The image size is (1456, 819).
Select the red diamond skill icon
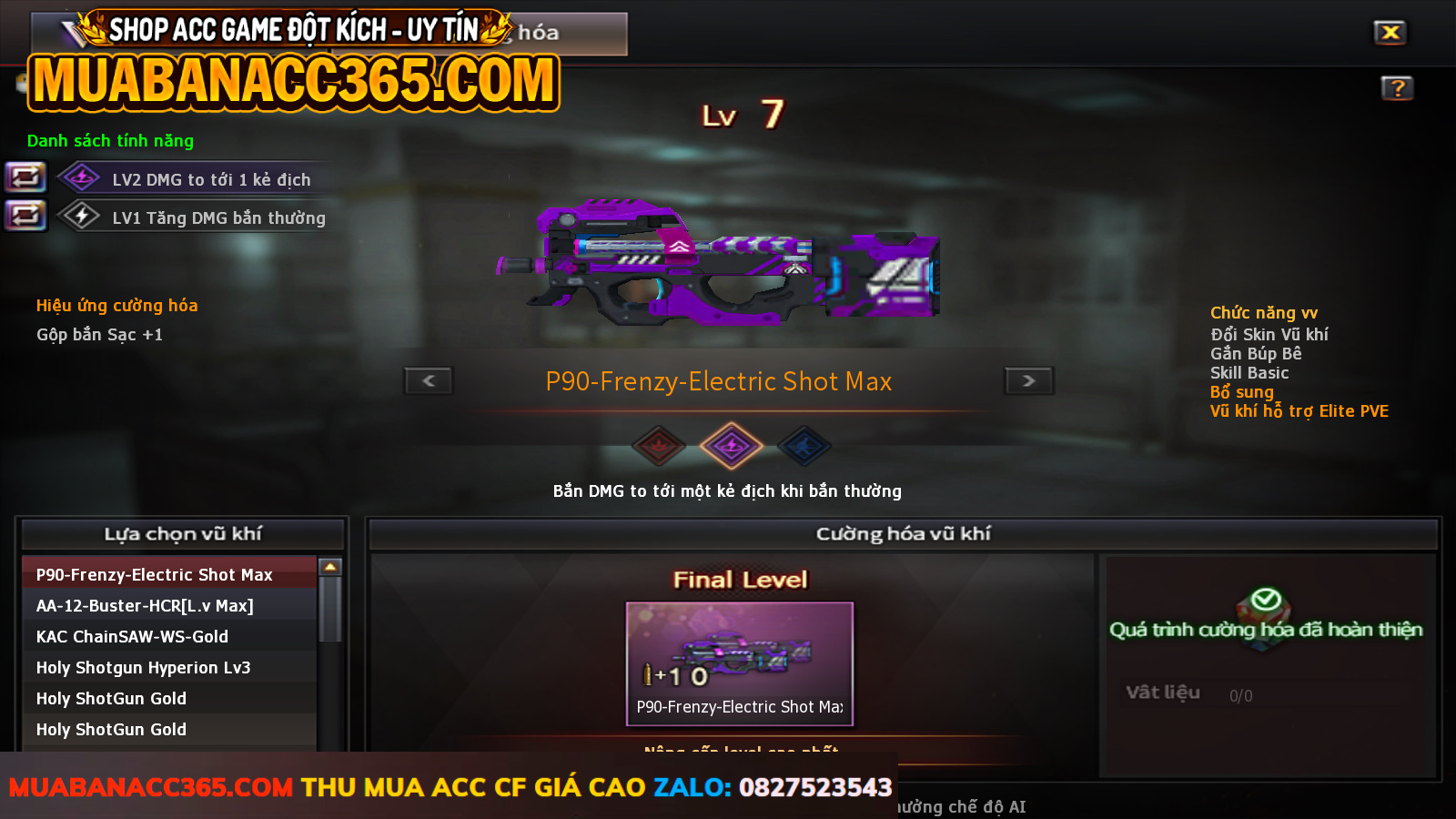pyautogui.click(x=659, y=446)
